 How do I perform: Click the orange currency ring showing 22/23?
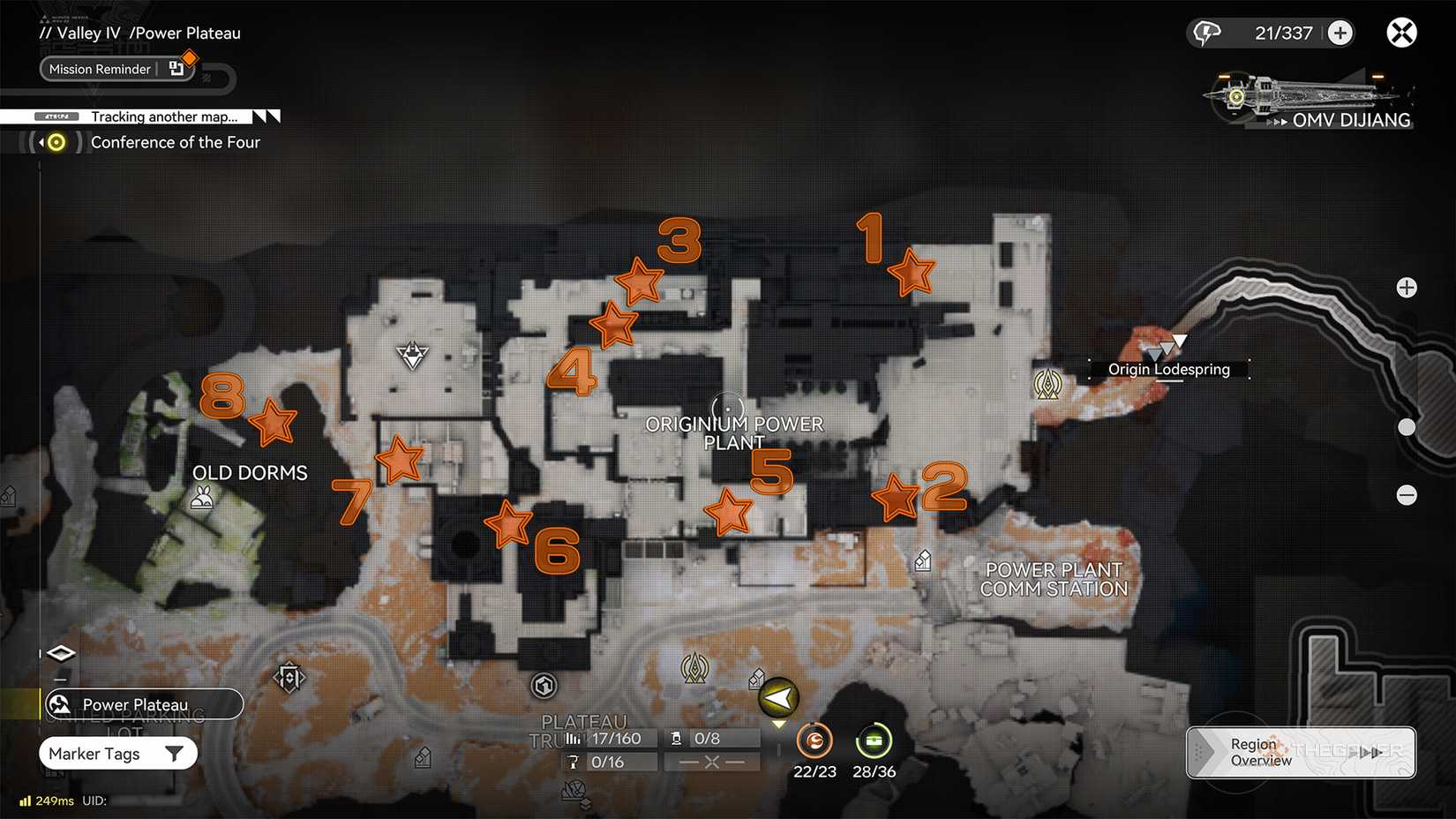pyautogui.click(x=814, y=741)
